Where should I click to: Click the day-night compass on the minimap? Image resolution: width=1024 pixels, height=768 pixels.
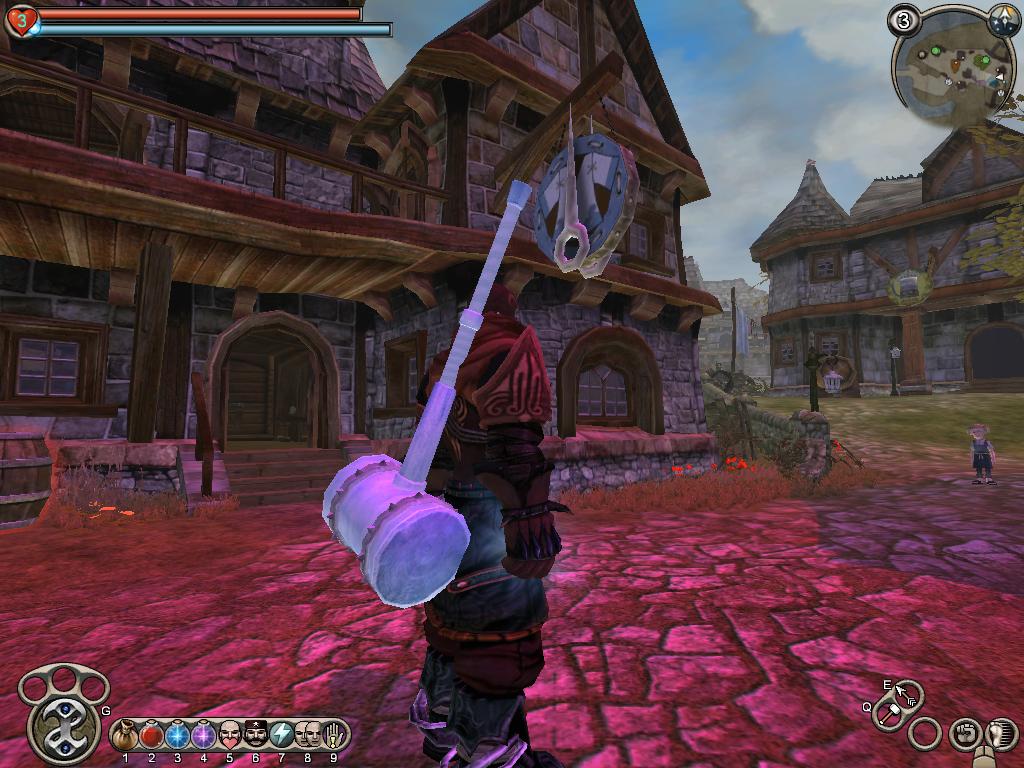coord(1003,17)
